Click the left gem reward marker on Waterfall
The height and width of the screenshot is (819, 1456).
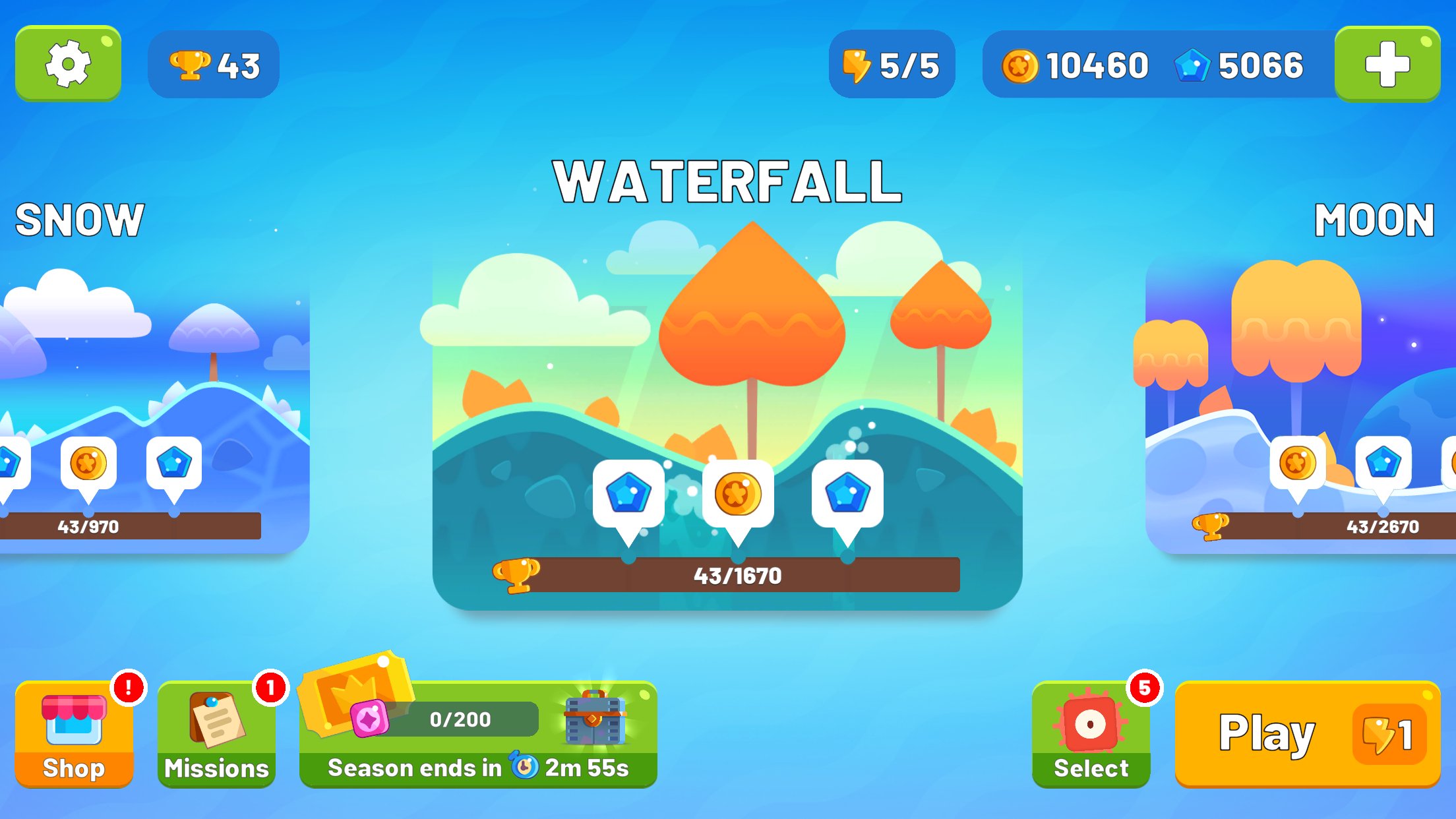click(x=628, y=493)
